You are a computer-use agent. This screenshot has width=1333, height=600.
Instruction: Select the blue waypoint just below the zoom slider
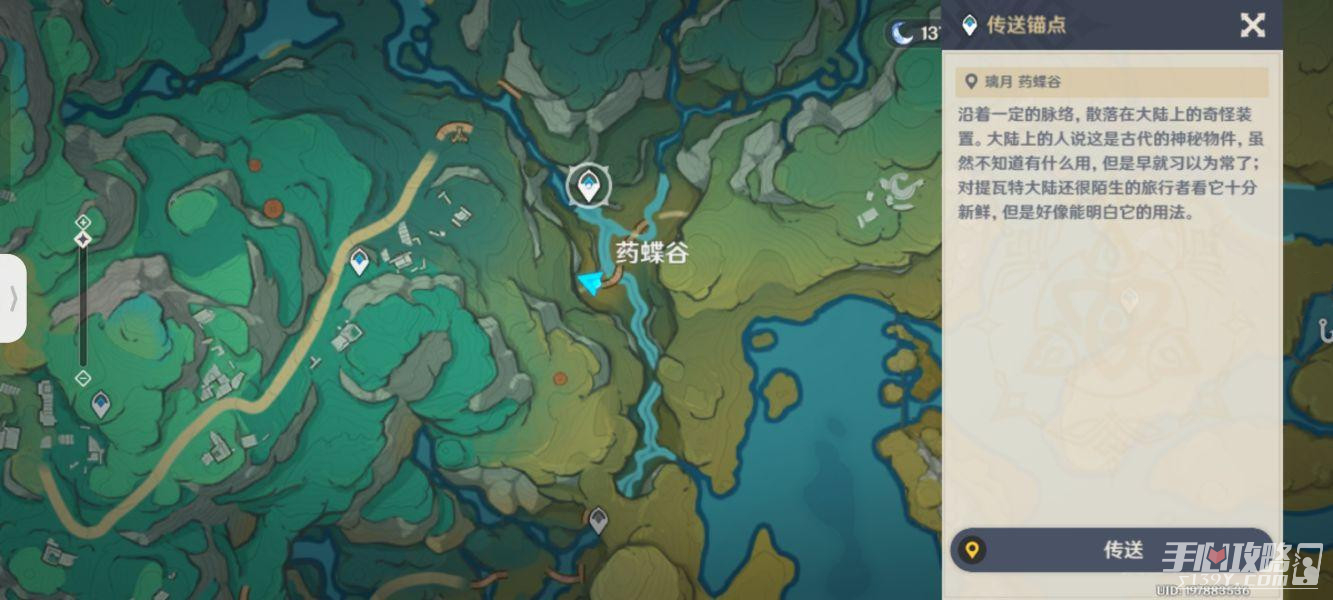(101, 405)
